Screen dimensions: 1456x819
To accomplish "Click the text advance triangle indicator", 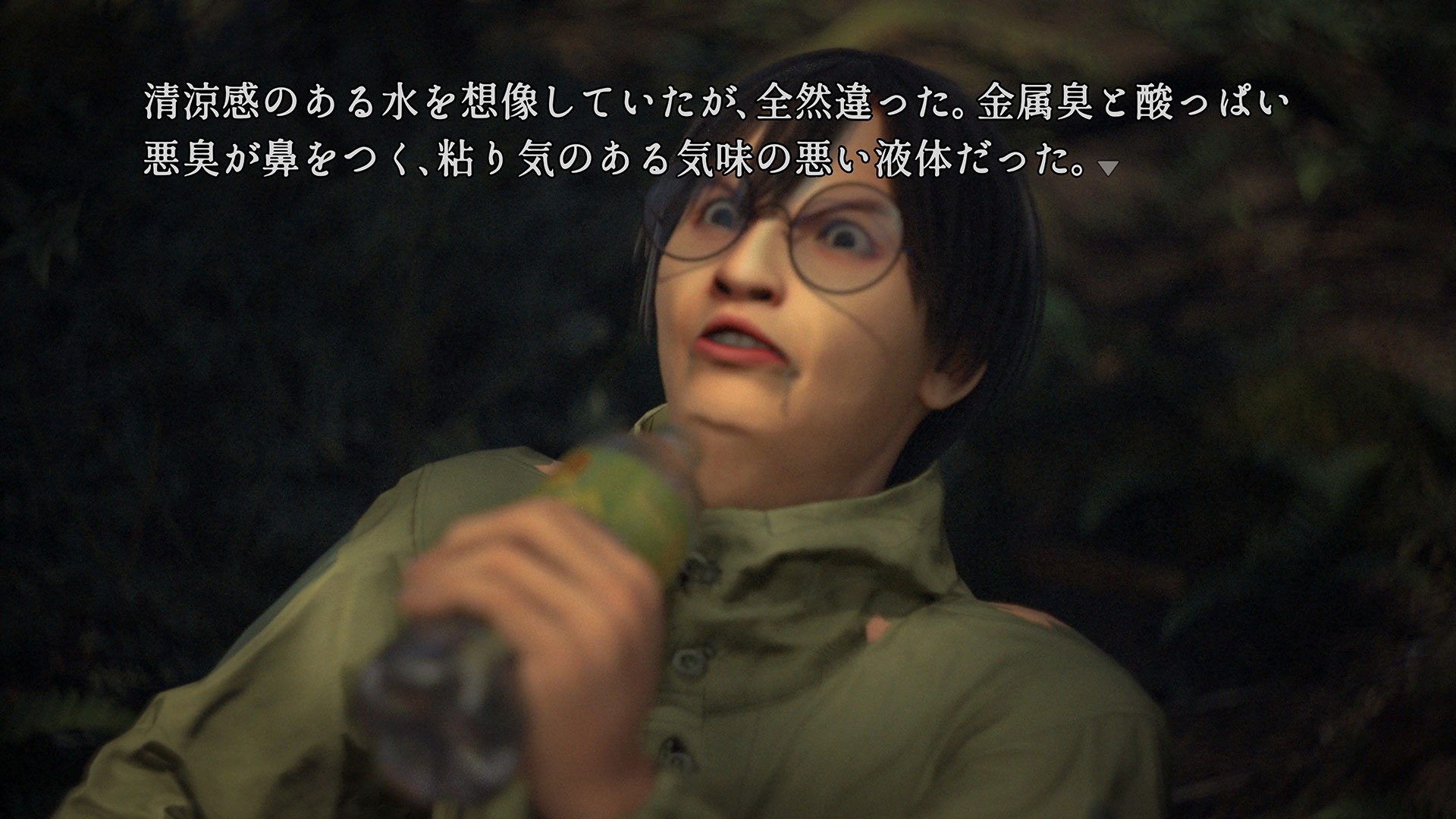I will (1108, 169).
